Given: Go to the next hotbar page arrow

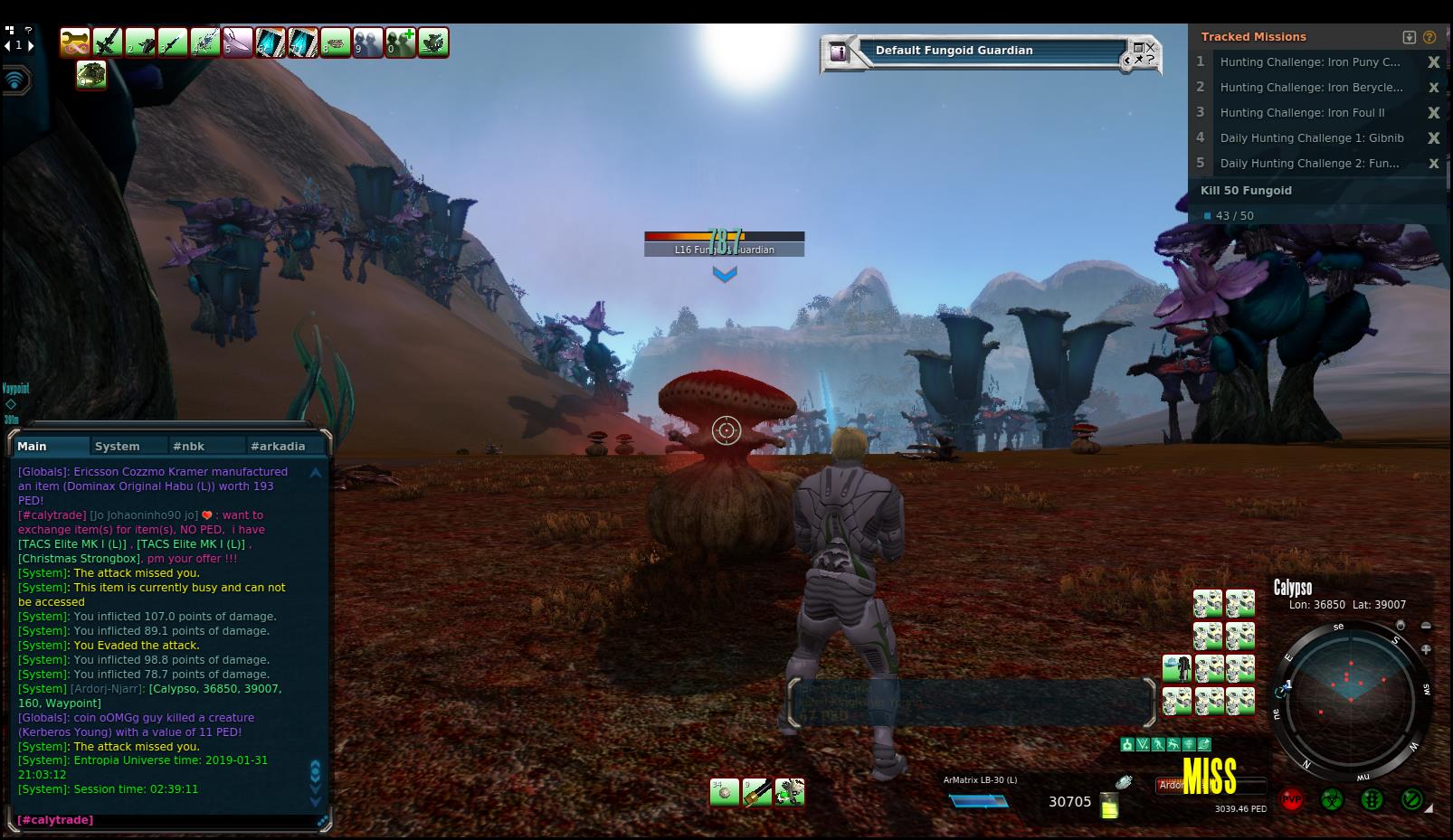Looking at the screenshot, I should tap(32, 45).
